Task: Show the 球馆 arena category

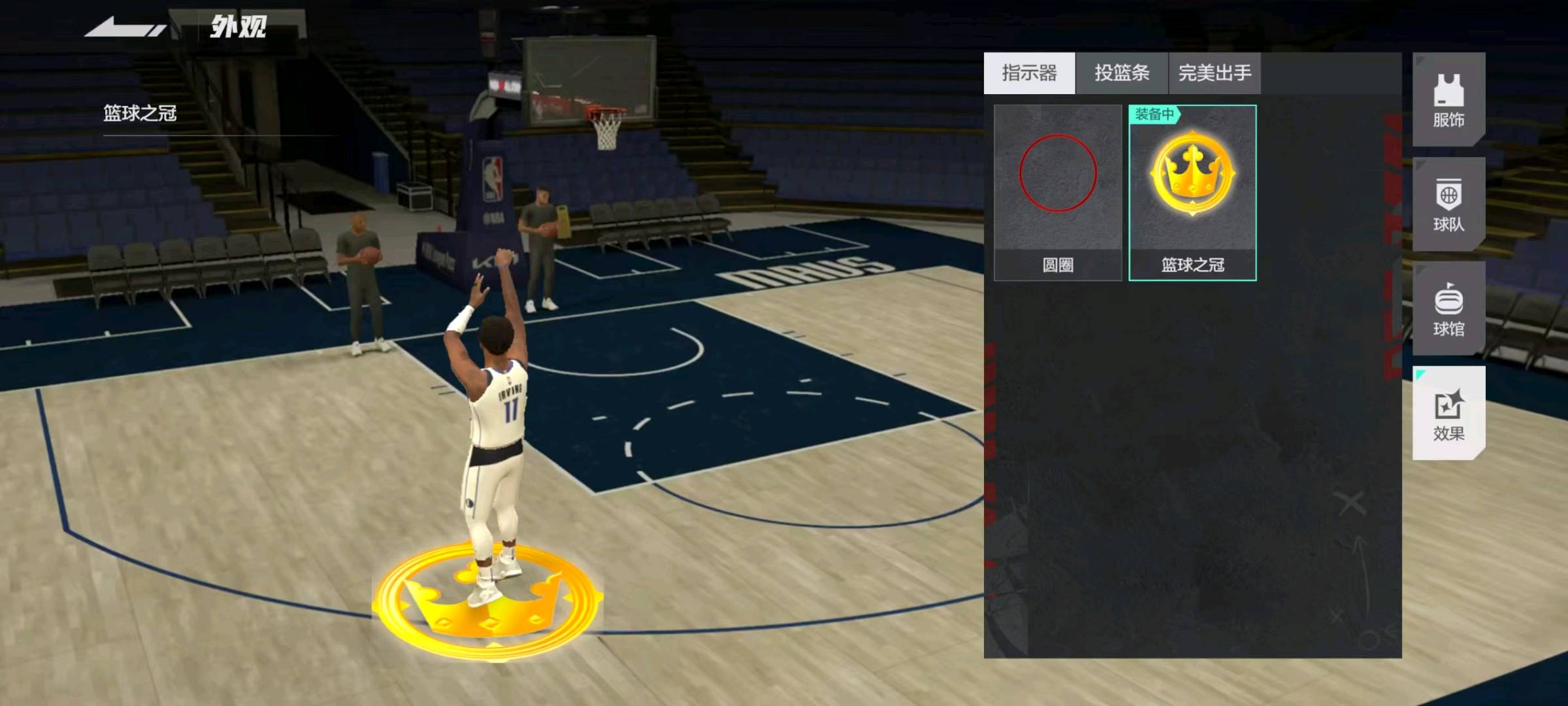Action: [x=1448, y=309]
